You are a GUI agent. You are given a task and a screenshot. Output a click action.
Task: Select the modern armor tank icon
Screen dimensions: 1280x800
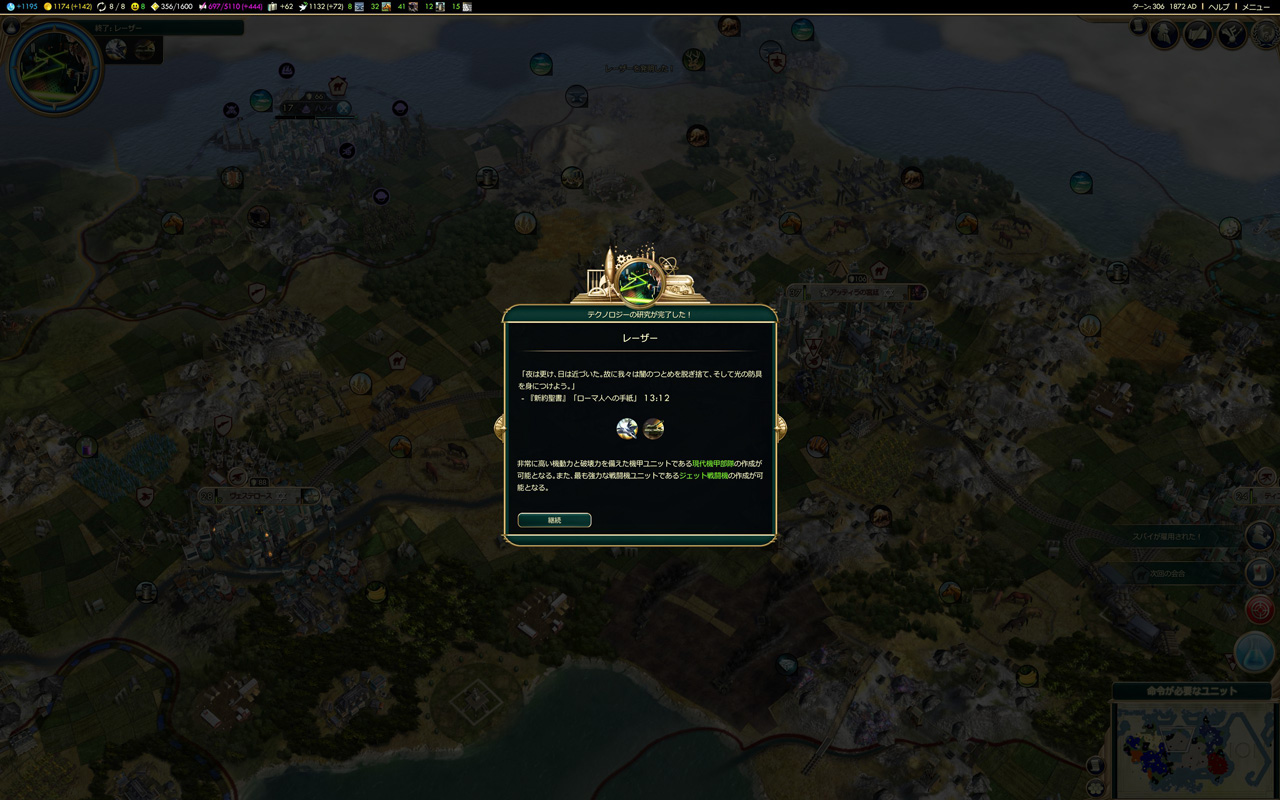coord(653,429)
